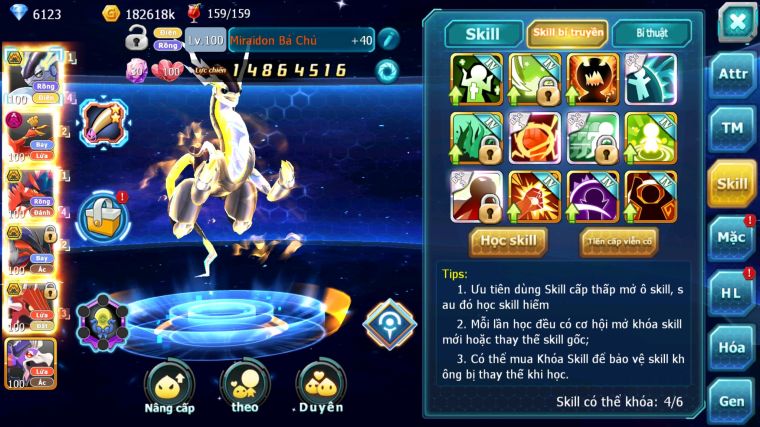
Task: Click the Tiến cấp viên cổ button
Action: tap(618, 241)
